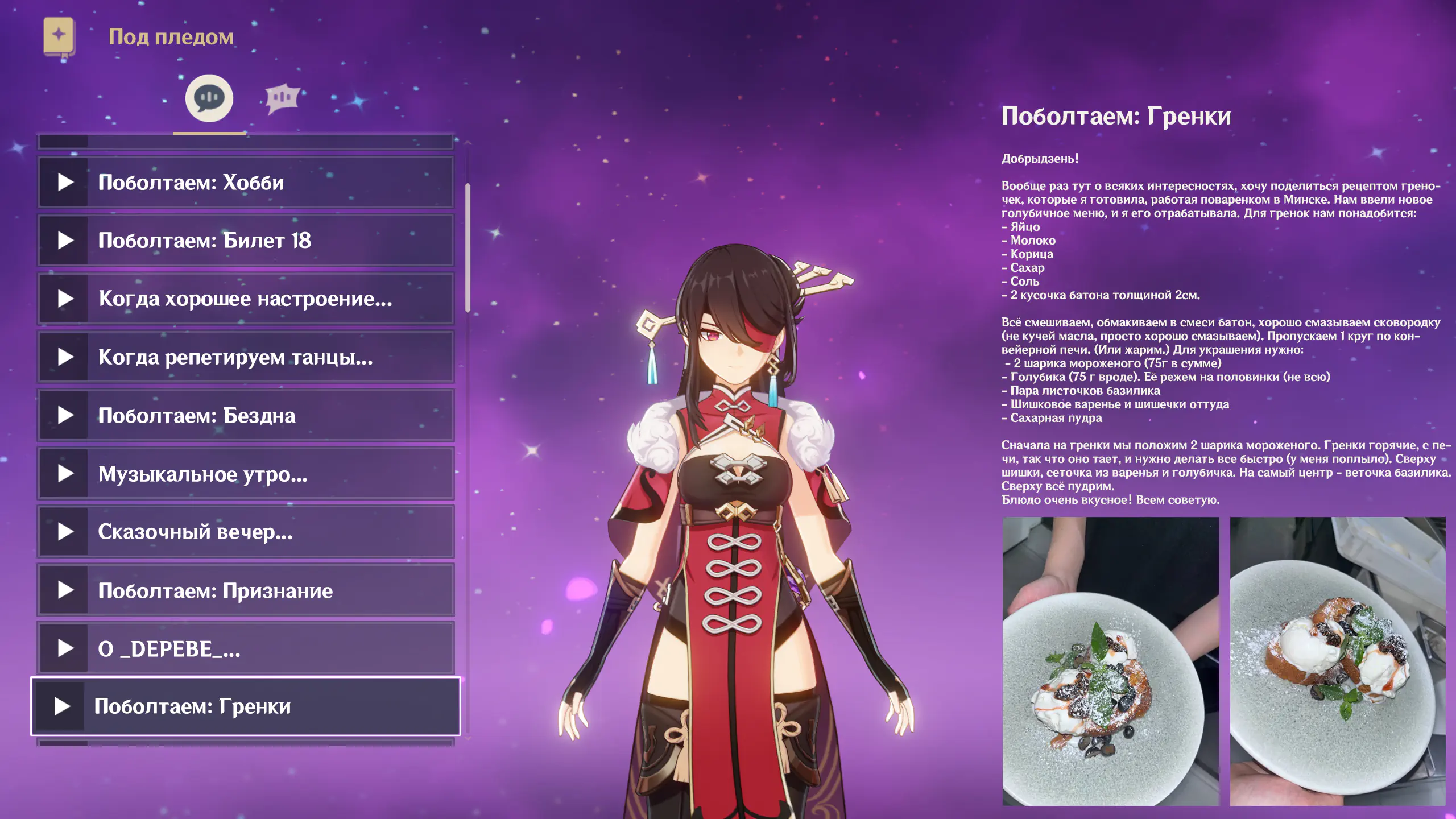
Task: Open "Когда хорошее настроение..." voice line
Action: coord(246,299)
